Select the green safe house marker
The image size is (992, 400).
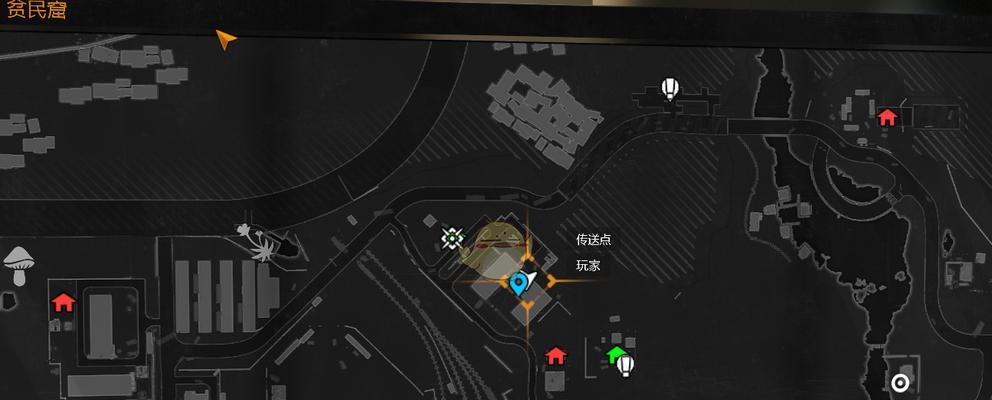pos(615,355)
